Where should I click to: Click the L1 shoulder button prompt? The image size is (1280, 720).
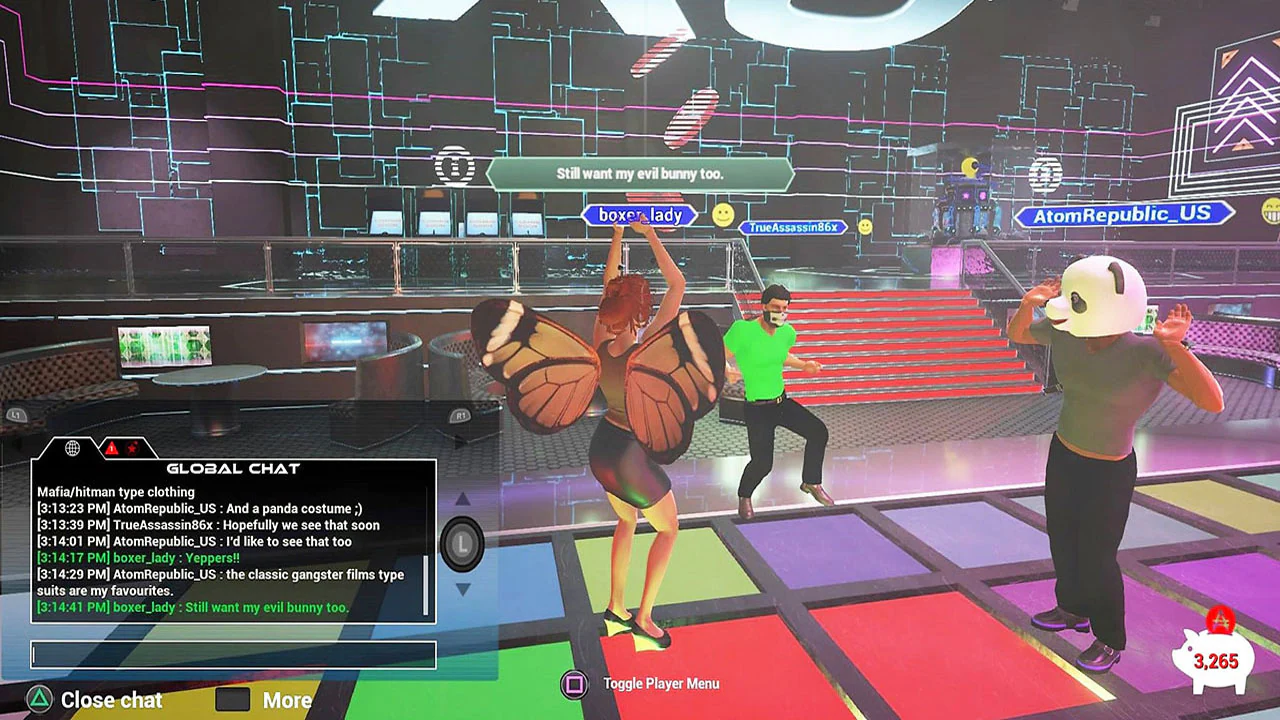click(x=15, y=414)
